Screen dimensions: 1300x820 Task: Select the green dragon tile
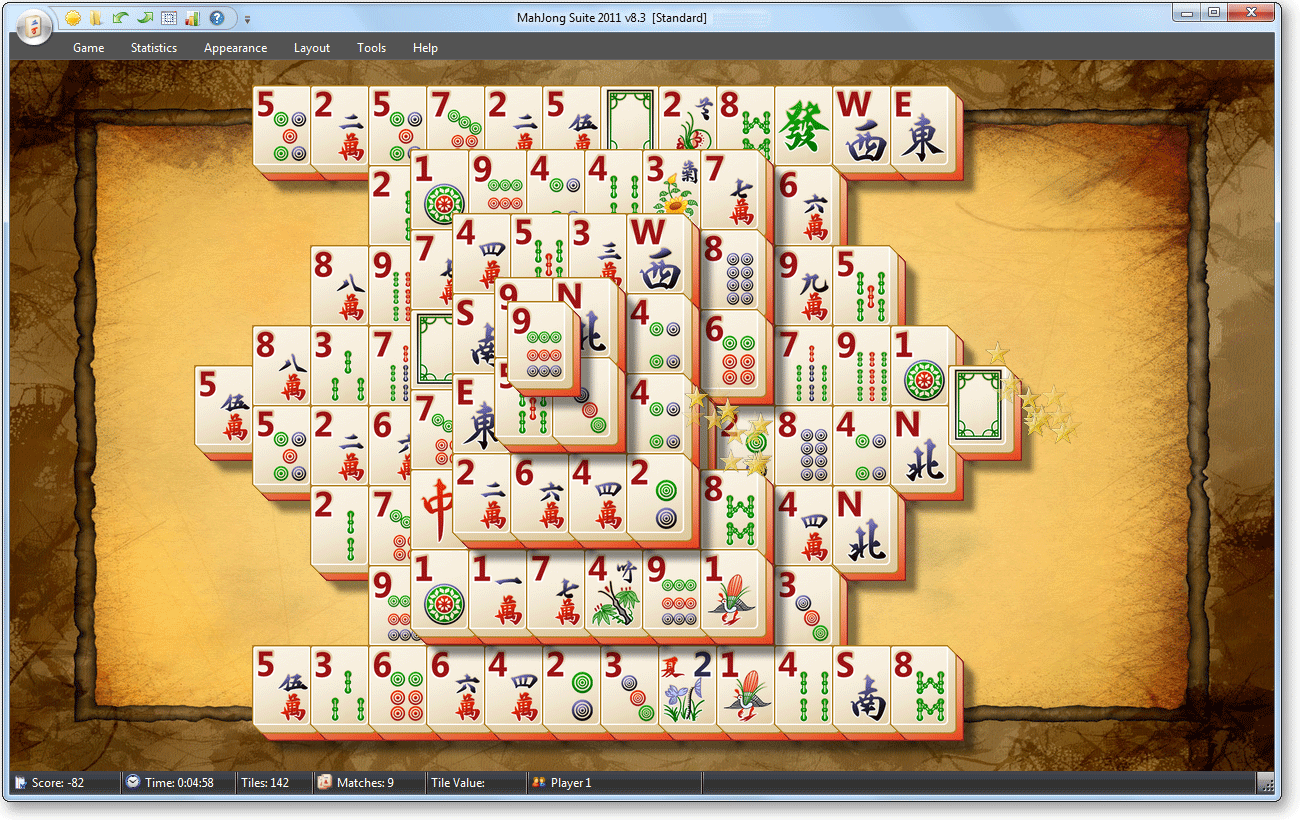click(x=803, y=128)
